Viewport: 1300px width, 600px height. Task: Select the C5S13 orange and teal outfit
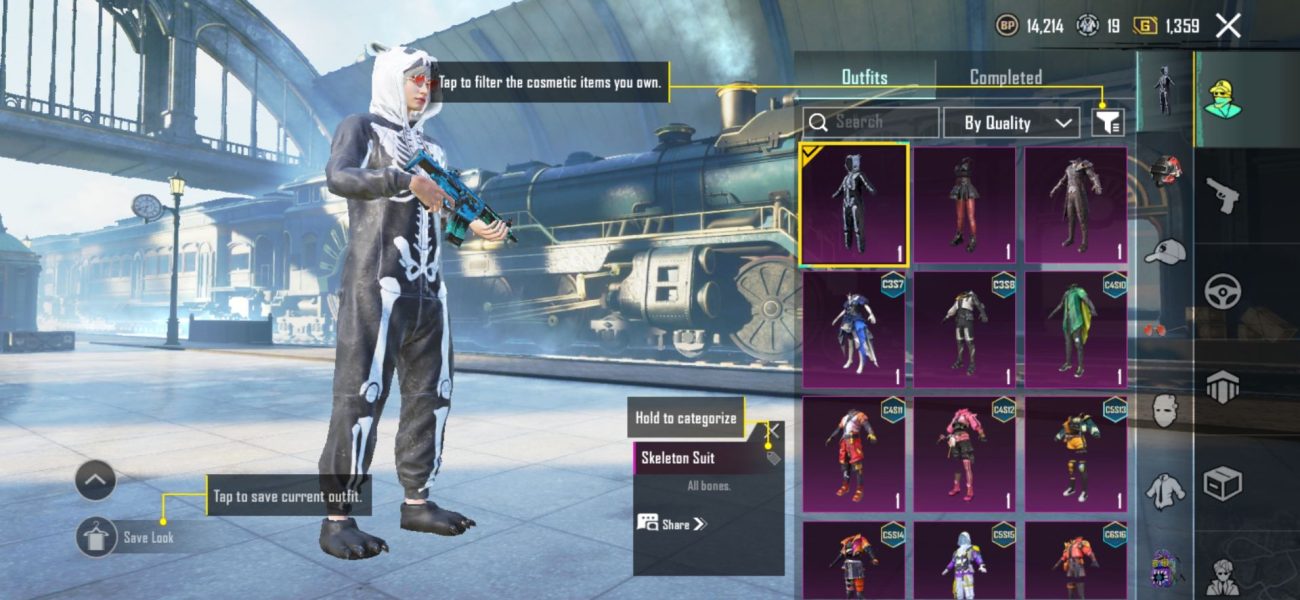(x=1075, y=455)
